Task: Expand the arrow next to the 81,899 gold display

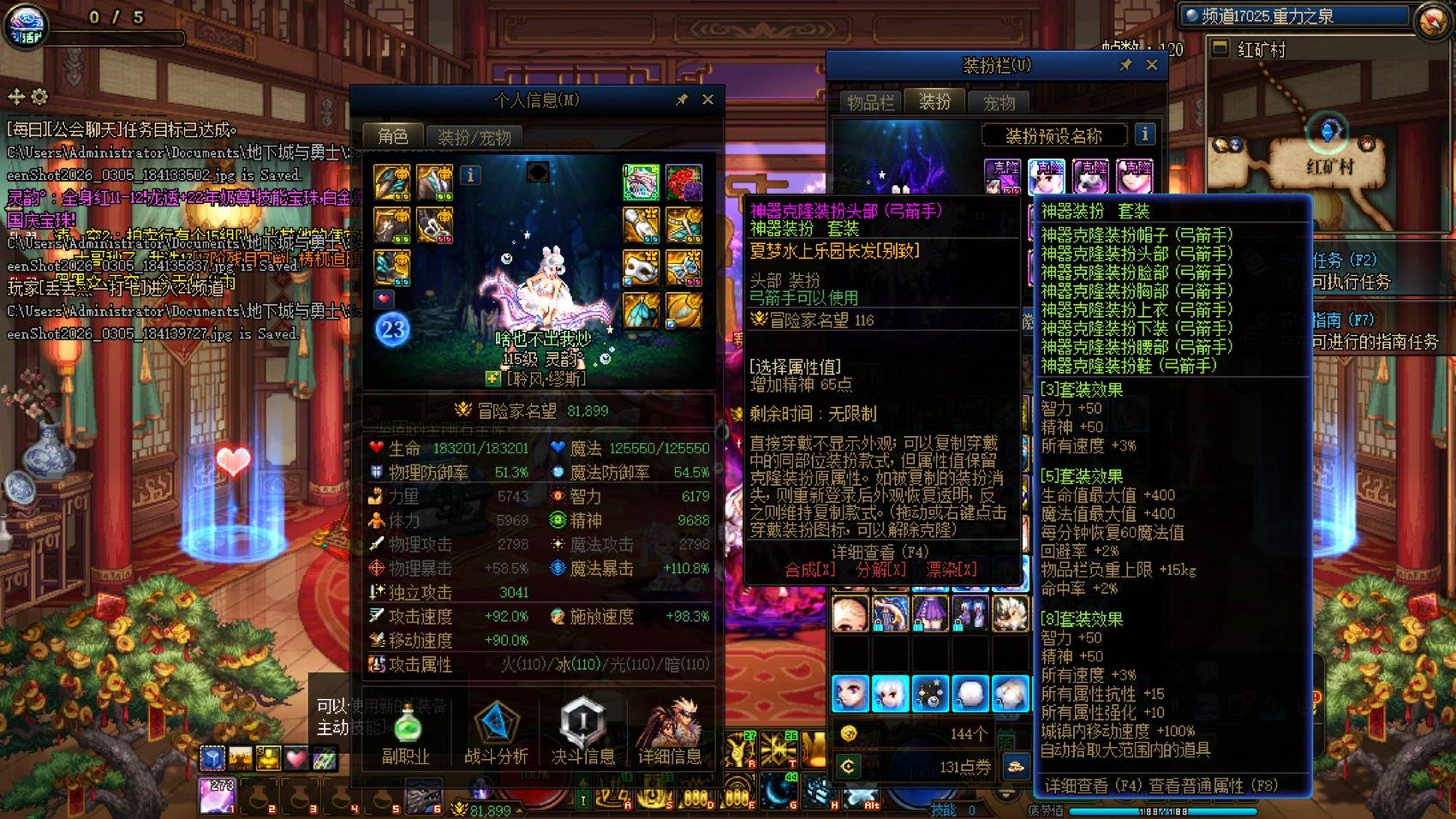Action: click(517, 810)
